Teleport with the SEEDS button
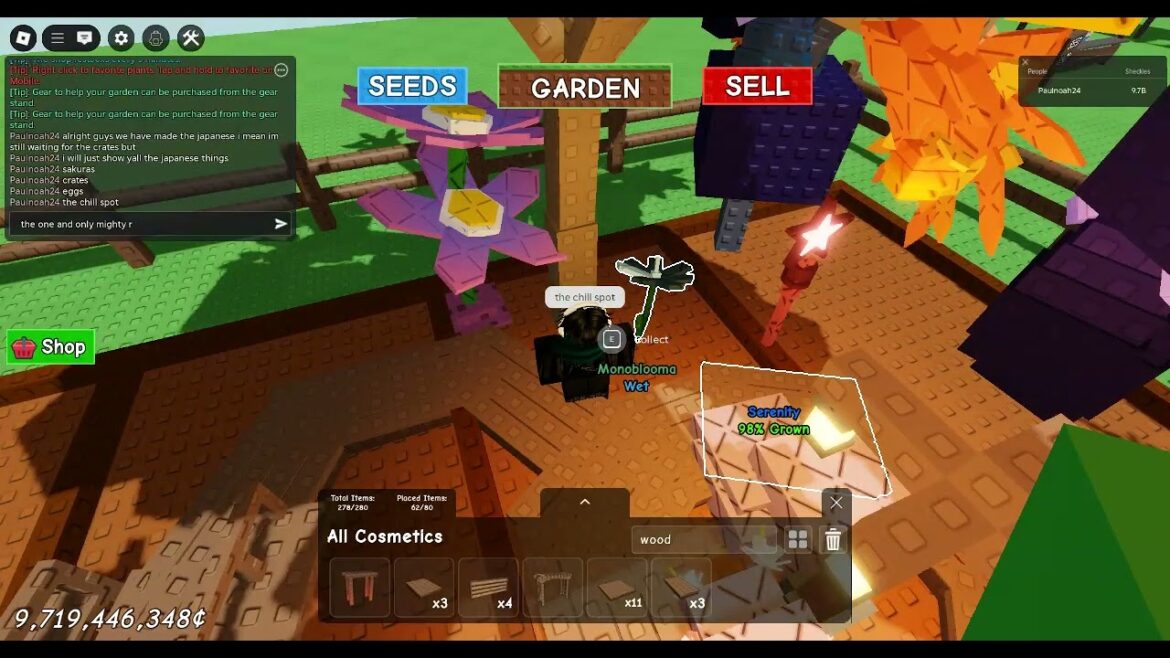 [412, 87]
